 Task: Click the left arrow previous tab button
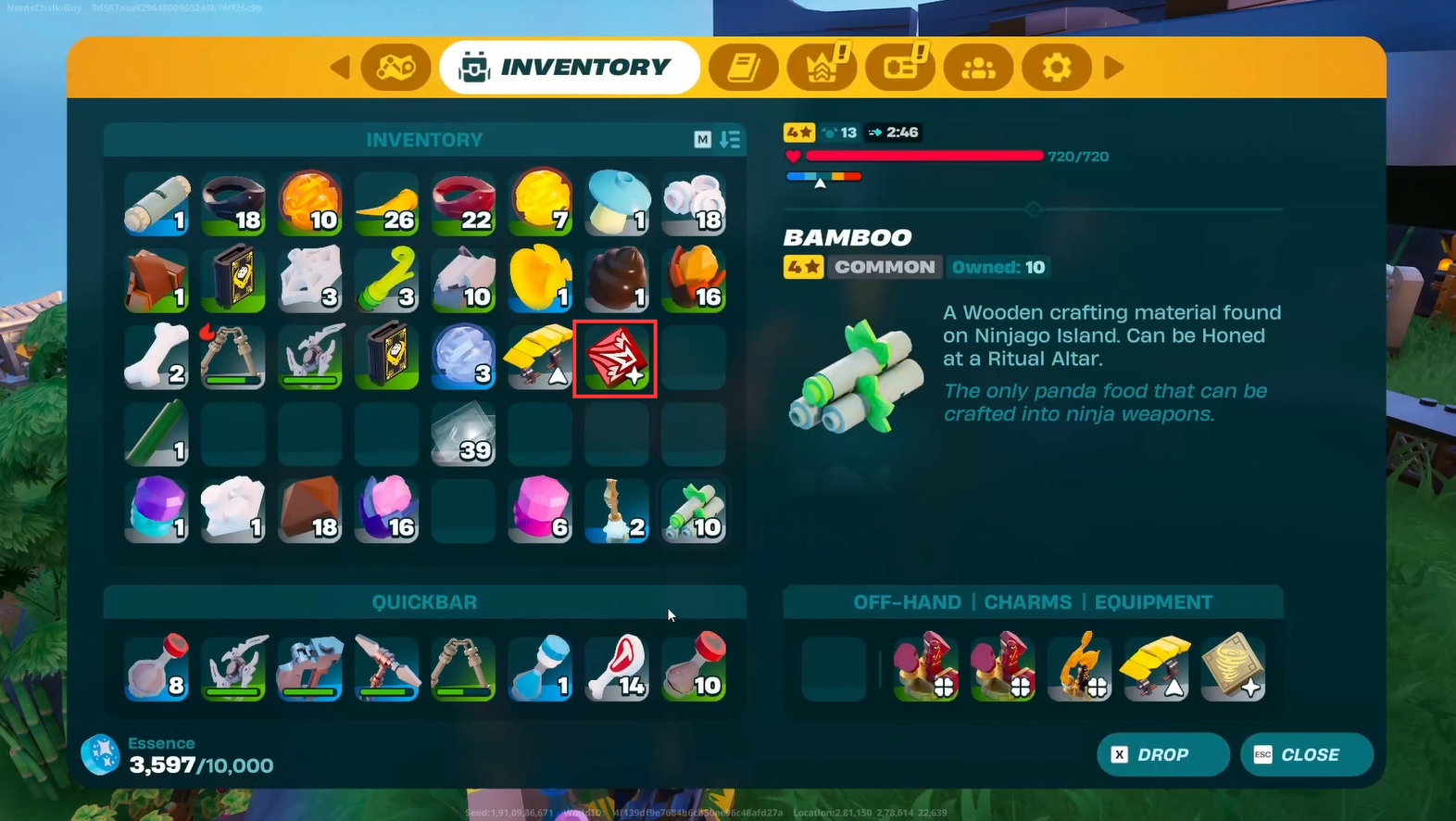coord(340,68)
